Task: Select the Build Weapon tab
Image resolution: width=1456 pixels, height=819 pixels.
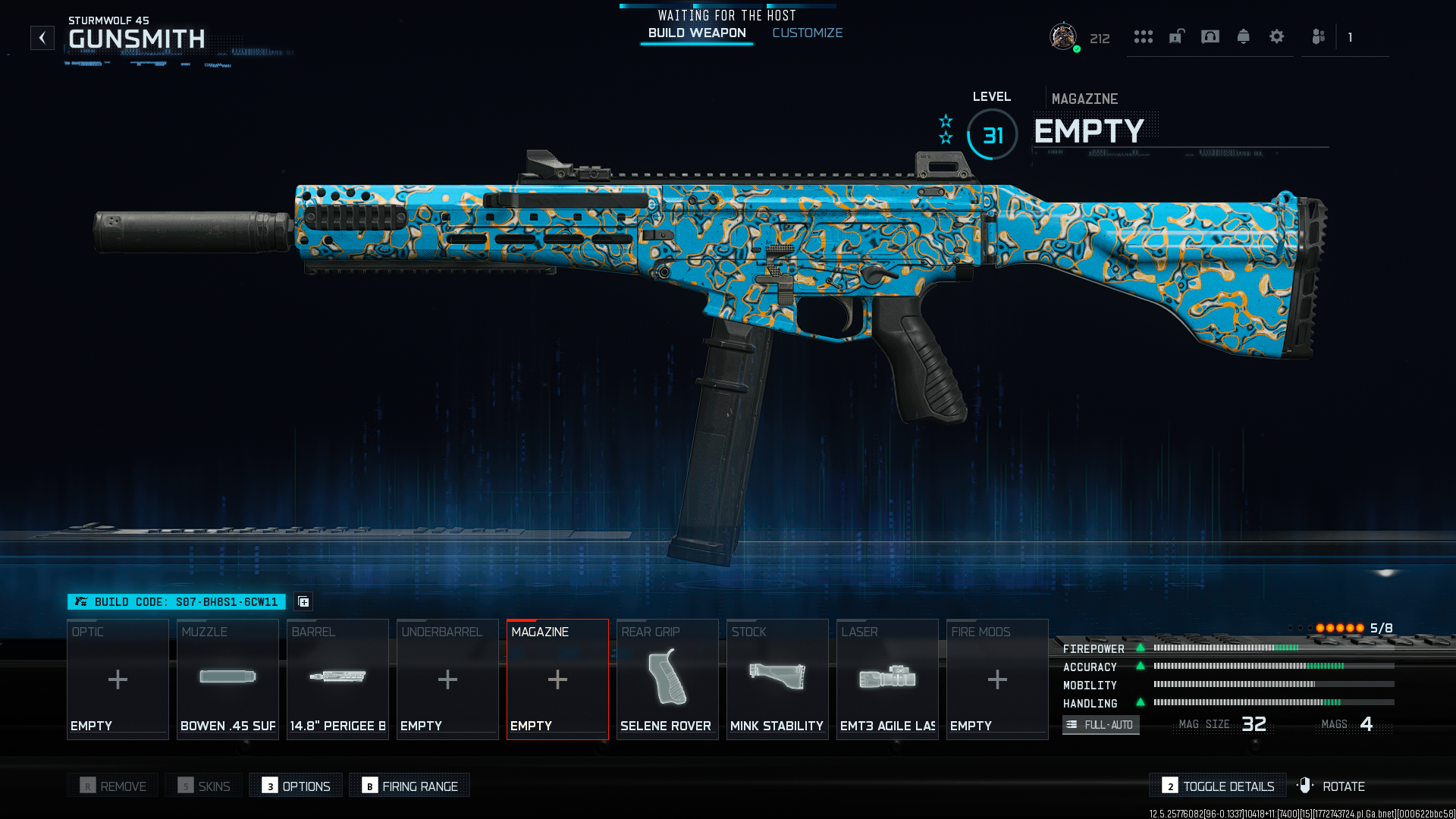Action: 697,33
